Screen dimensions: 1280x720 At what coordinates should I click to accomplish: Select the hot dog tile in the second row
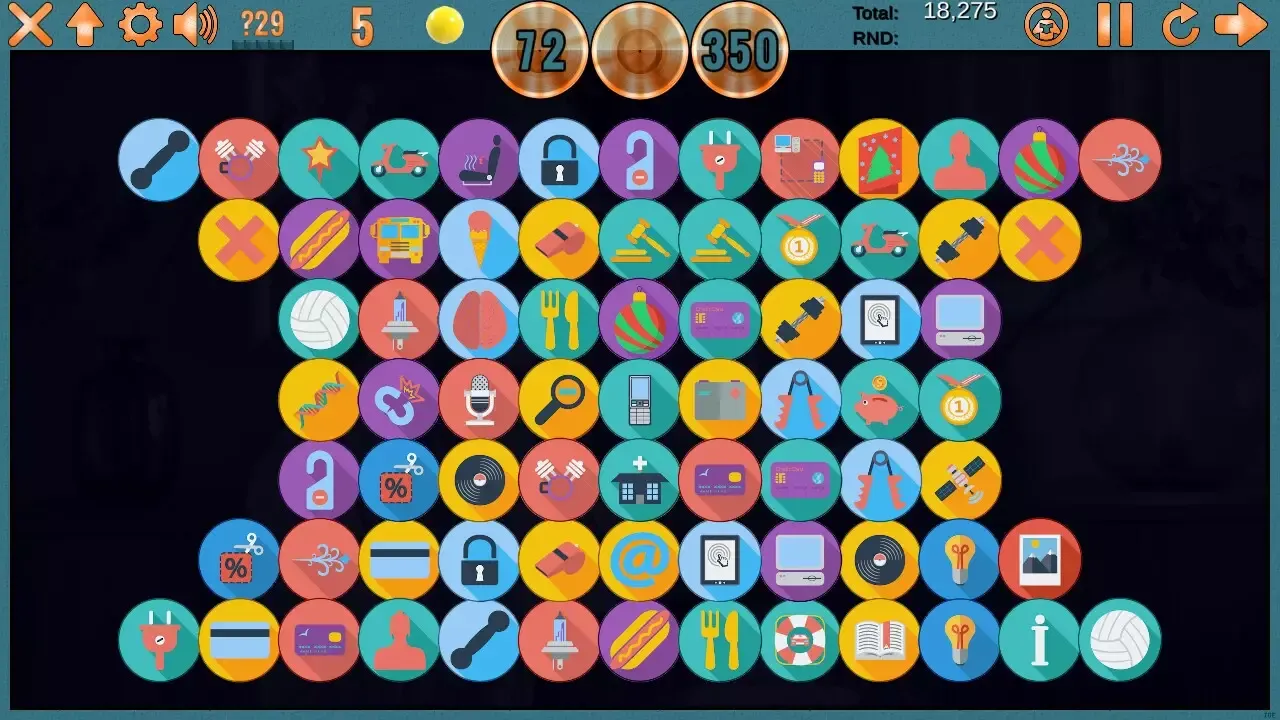coord(319,239)
